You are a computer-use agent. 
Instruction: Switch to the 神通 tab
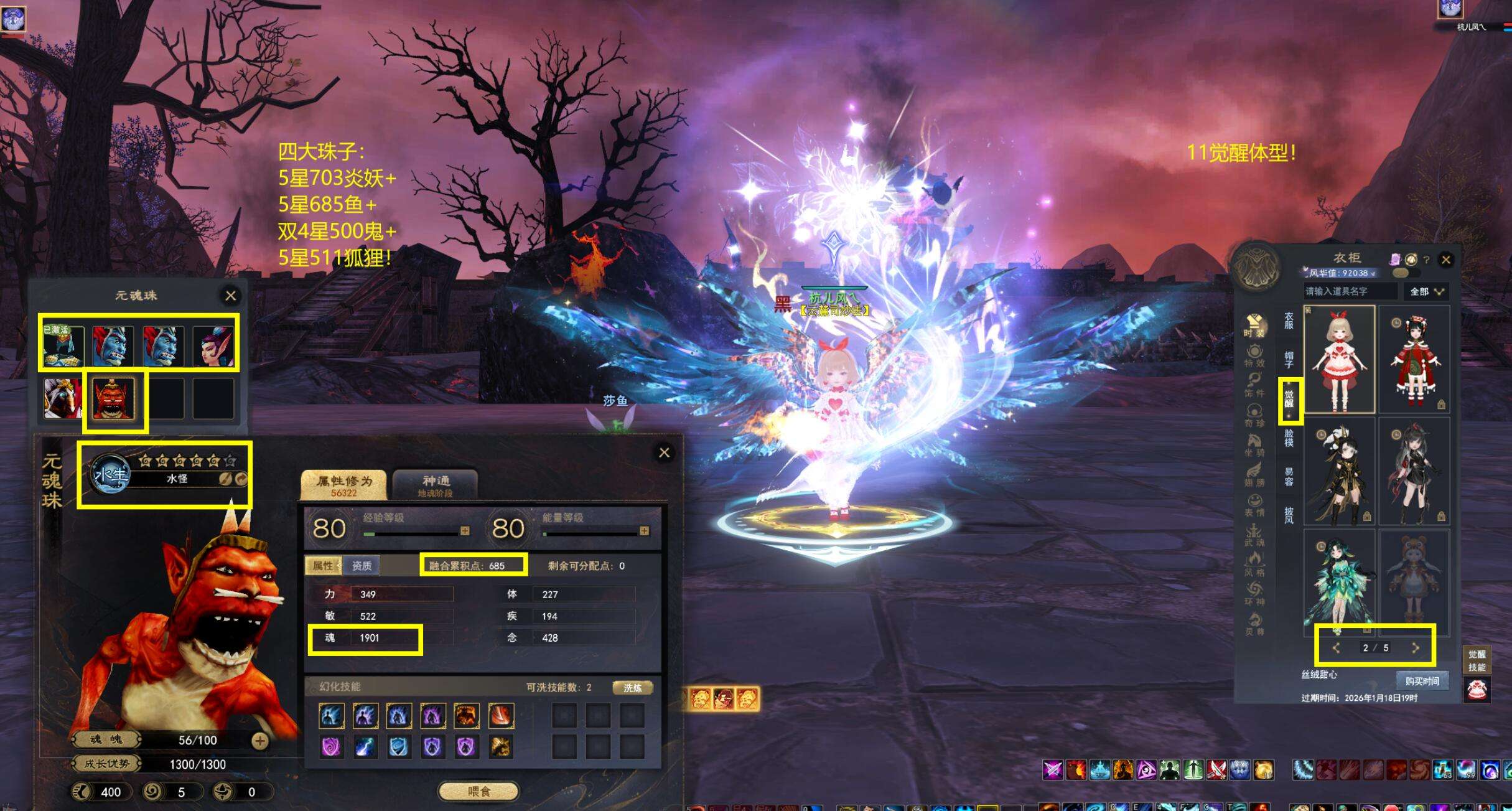[436, 485]
